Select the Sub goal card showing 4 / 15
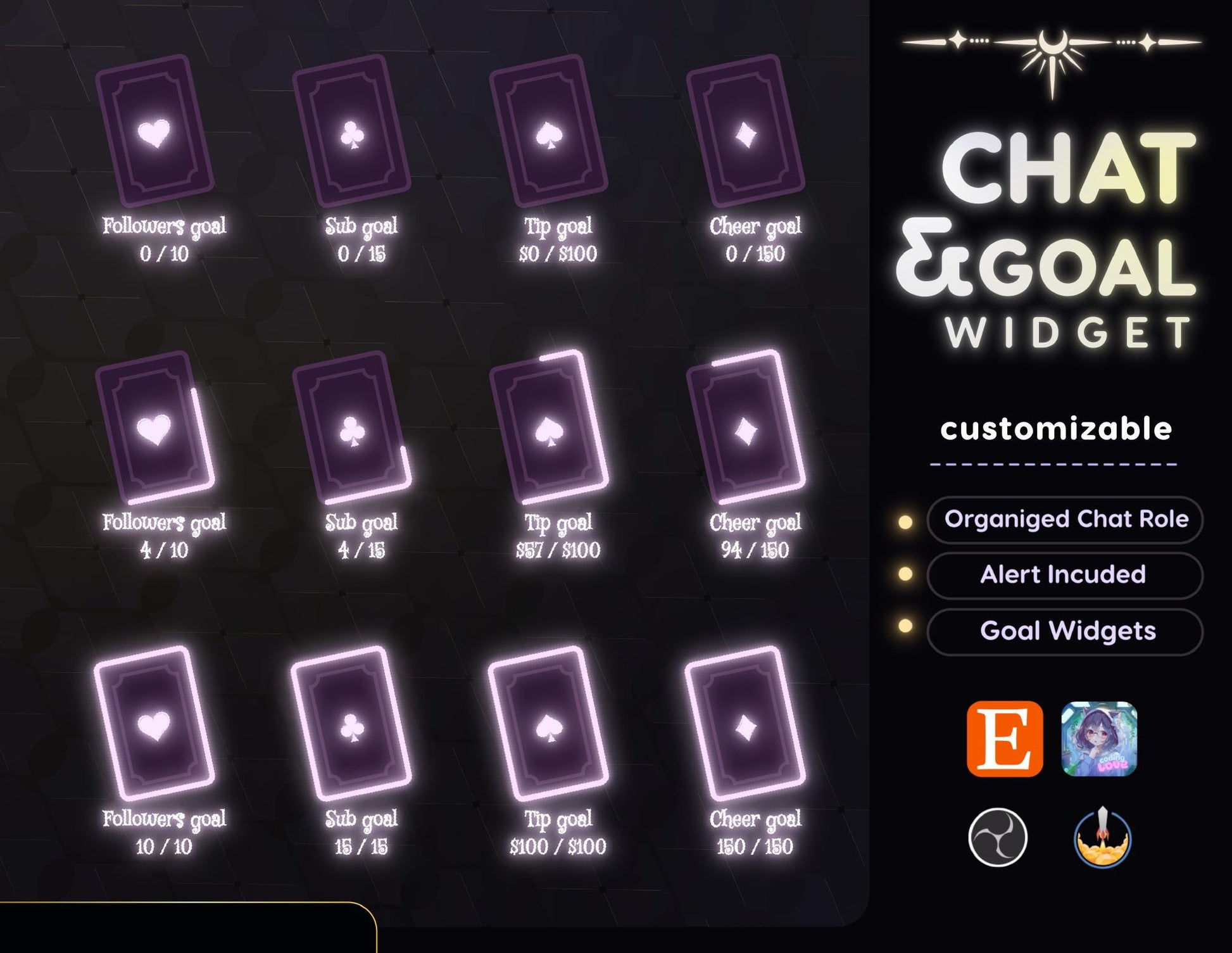 352,427
